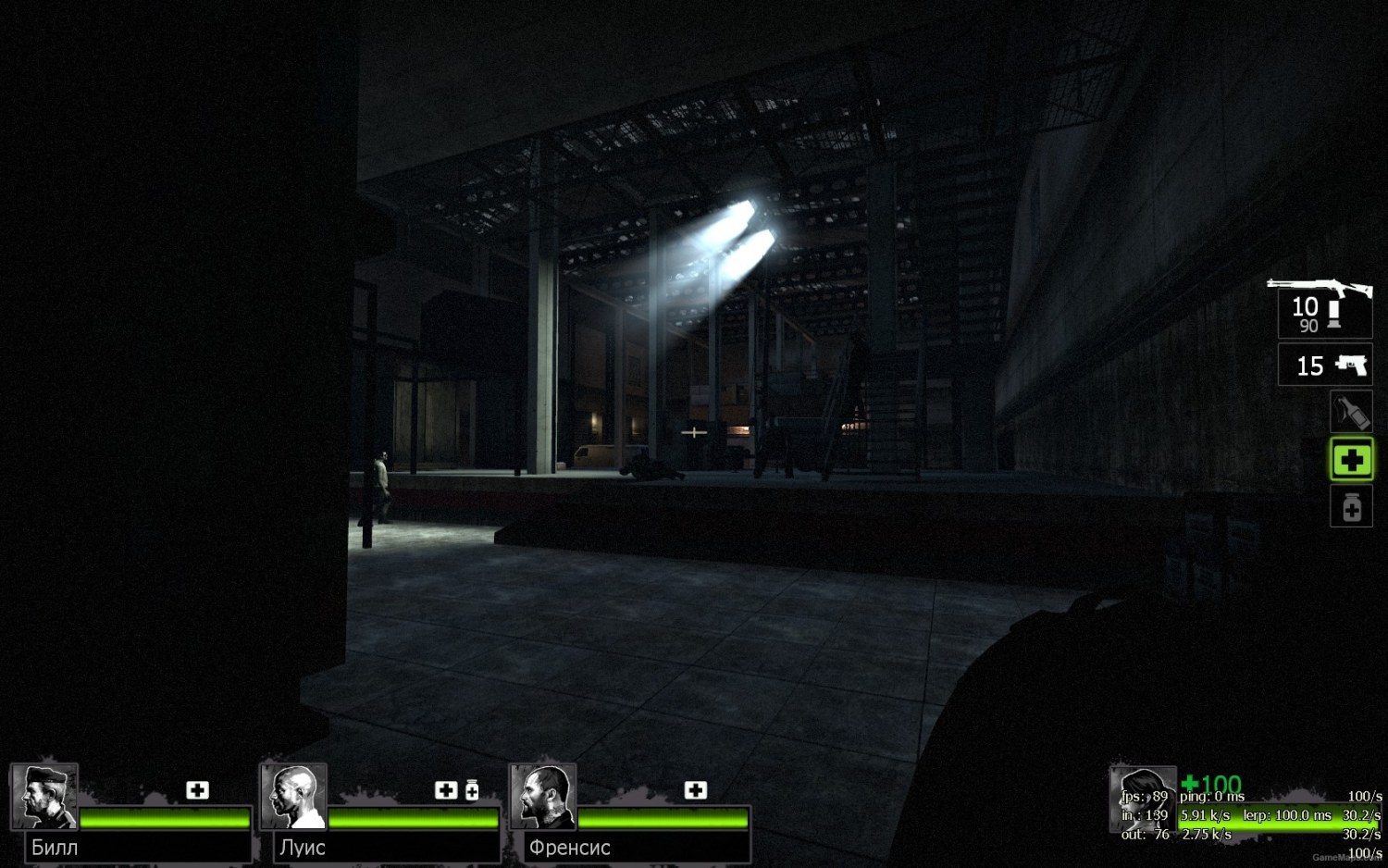Screen dimensions: 1388x868
Task: Switch to the pistol slot
Action: [x=1325, y=366]
